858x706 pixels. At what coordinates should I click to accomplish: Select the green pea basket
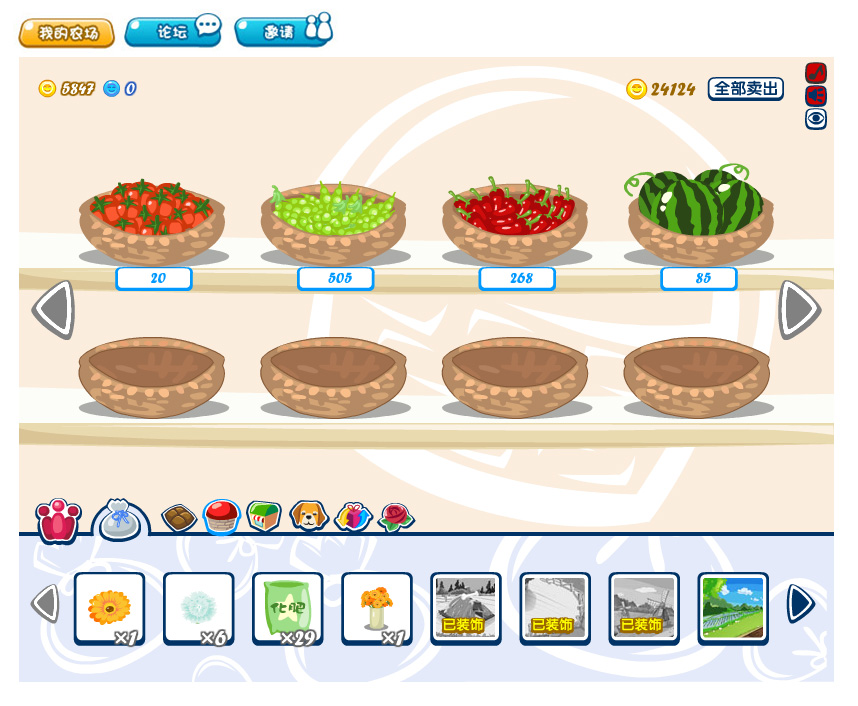click(x=333, y=220)
